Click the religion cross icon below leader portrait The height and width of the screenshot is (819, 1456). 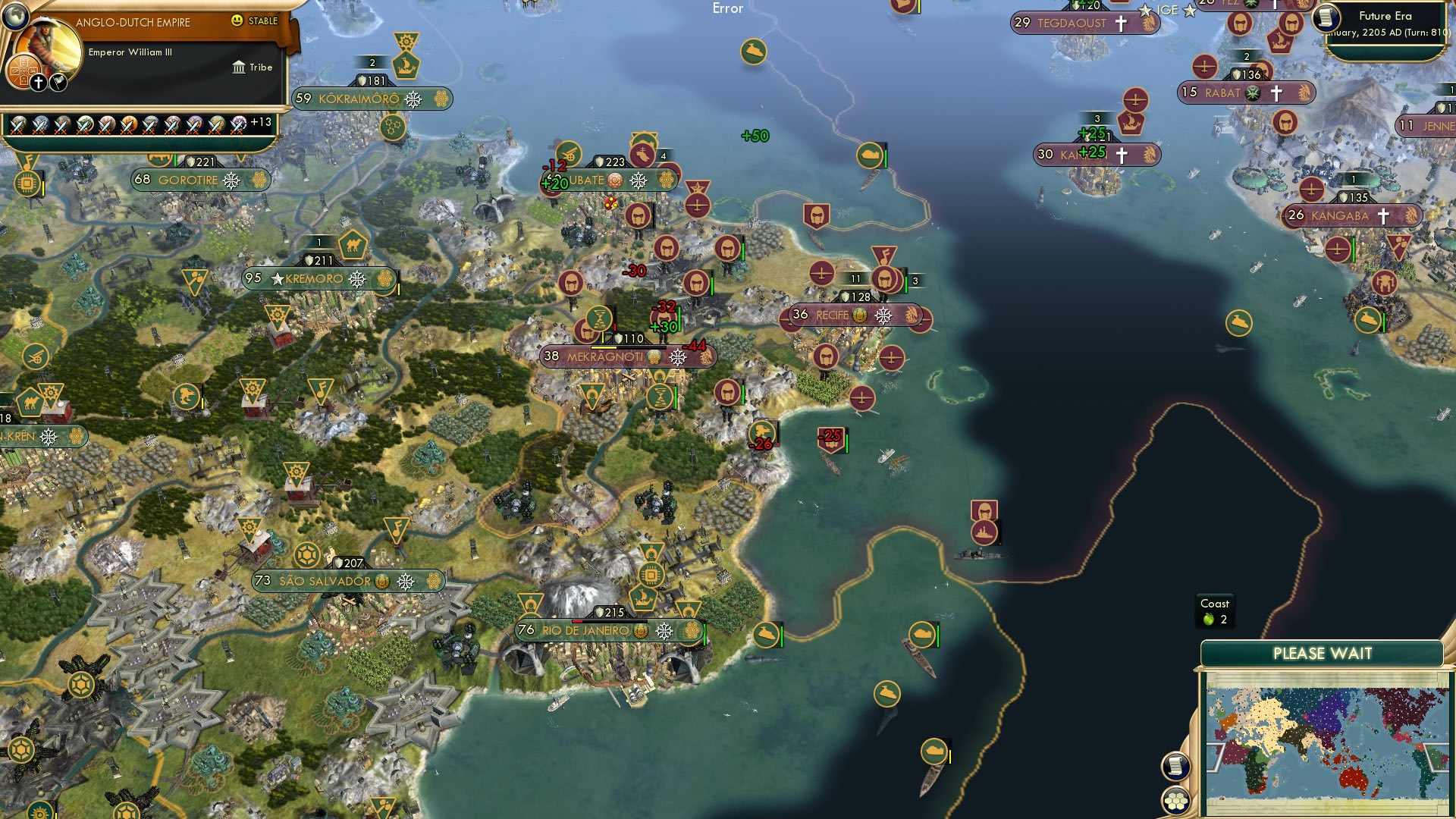(38, 81)
